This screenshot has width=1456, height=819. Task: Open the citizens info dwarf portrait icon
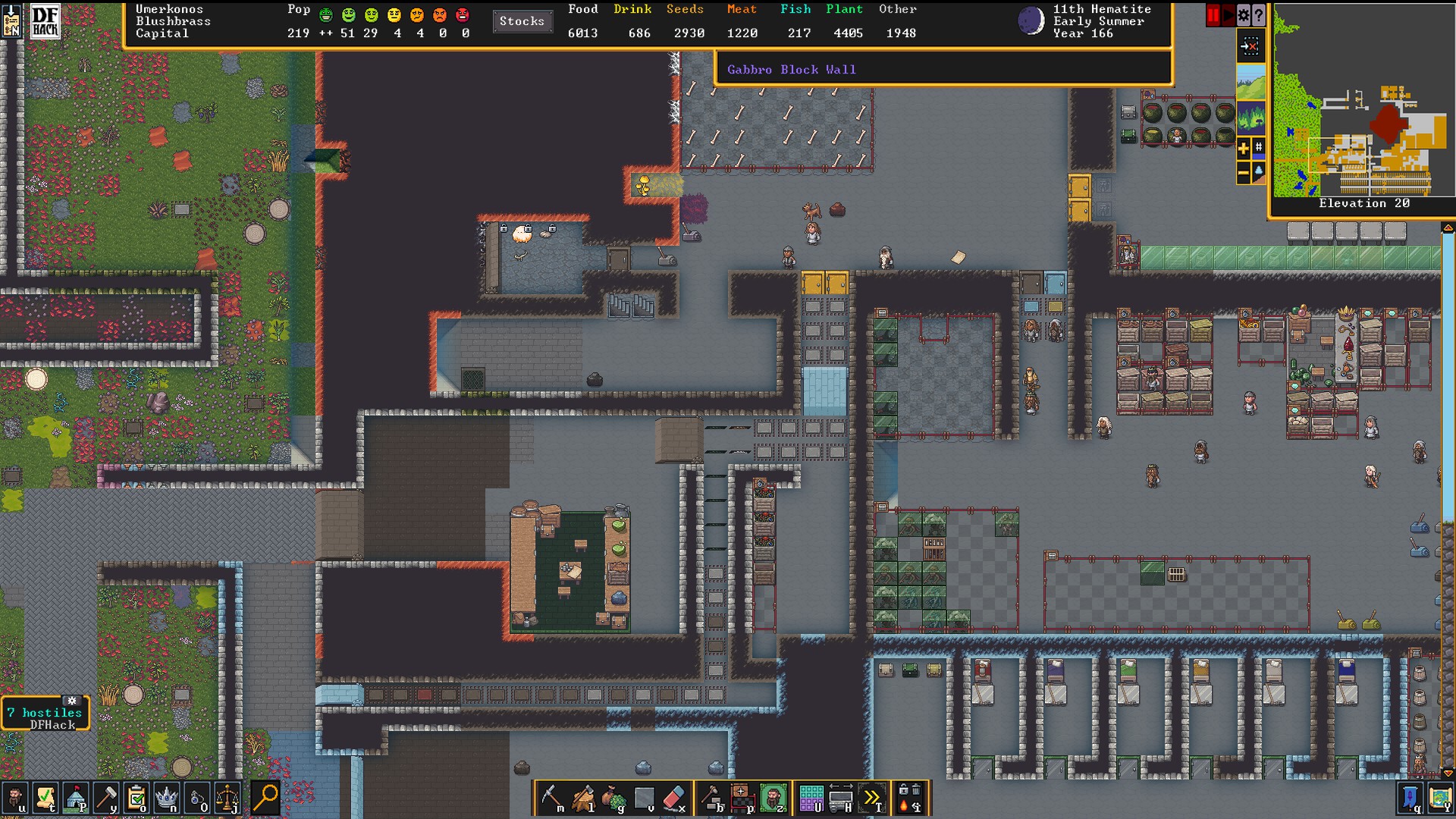pyautogui.click(x=14, y=798)
